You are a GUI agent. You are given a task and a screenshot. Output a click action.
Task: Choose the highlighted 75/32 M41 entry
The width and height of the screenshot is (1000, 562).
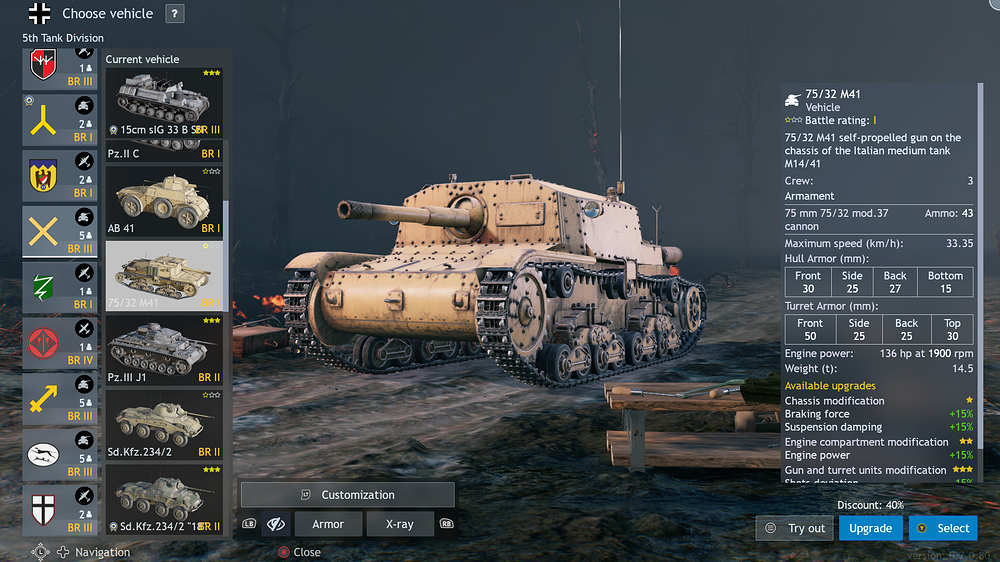click(164, 276)
